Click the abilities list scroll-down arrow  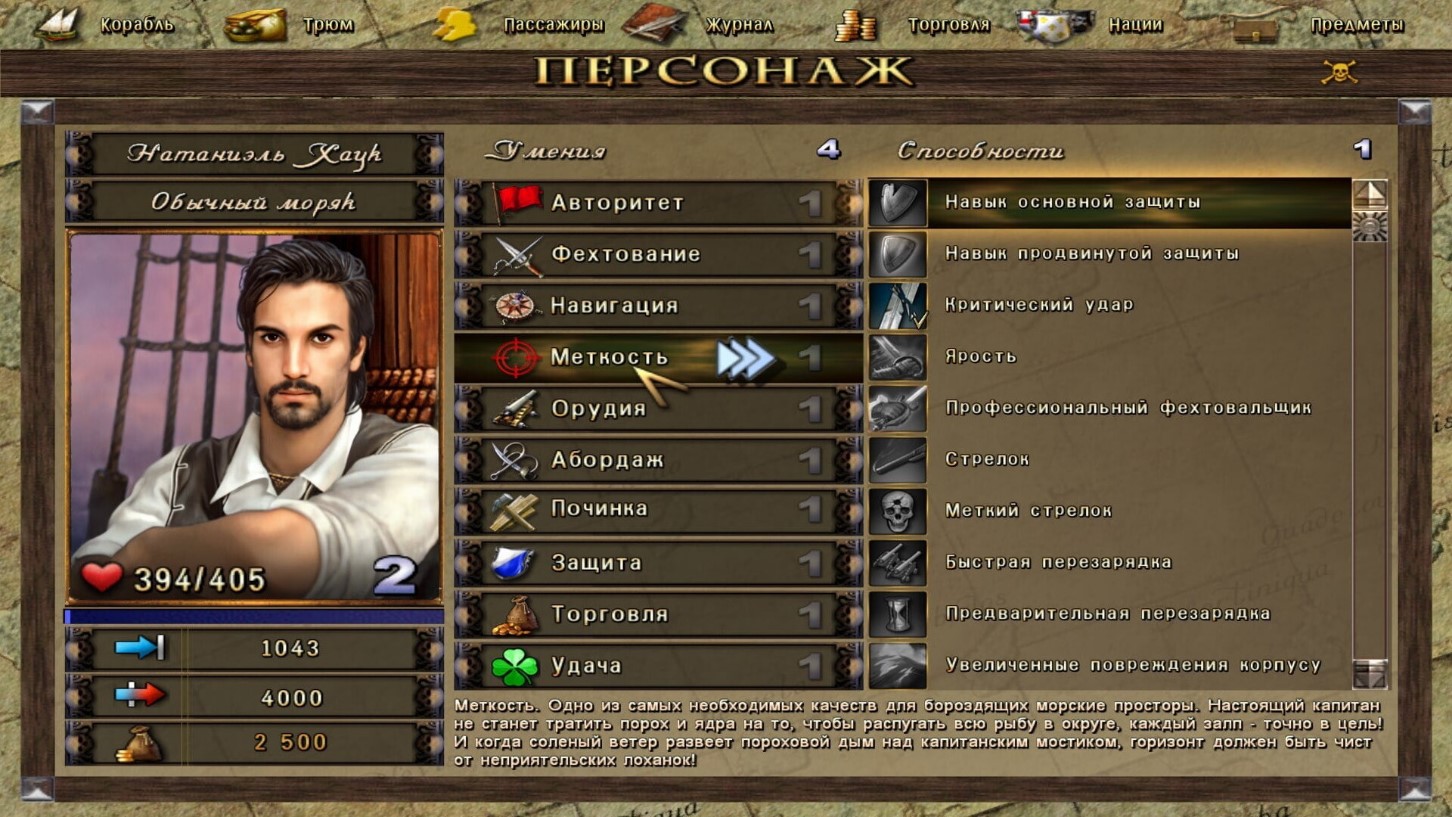1369,673
